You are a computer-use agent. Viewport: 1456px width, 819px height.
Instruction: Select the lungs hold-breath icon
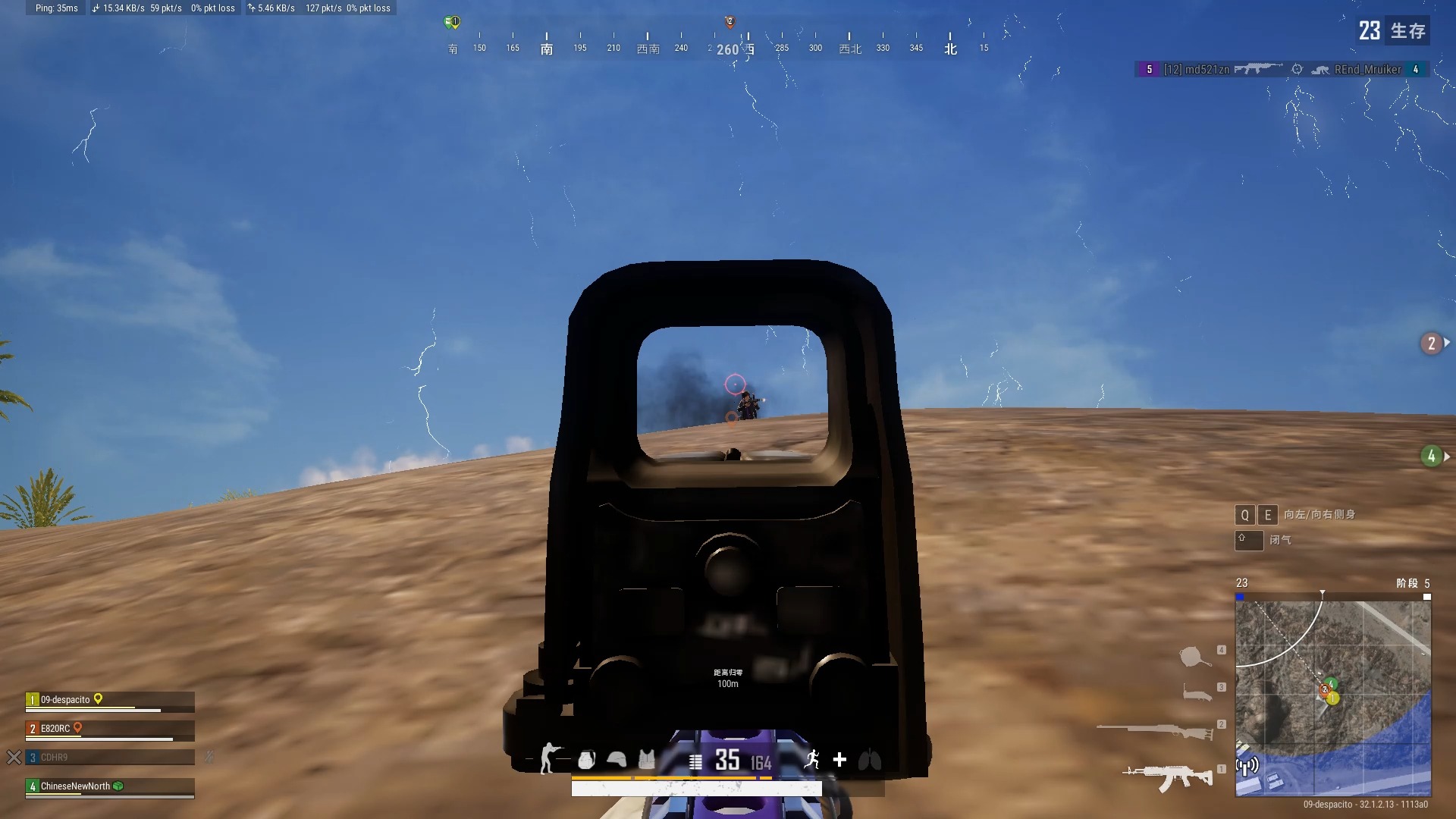coord(869,760)
